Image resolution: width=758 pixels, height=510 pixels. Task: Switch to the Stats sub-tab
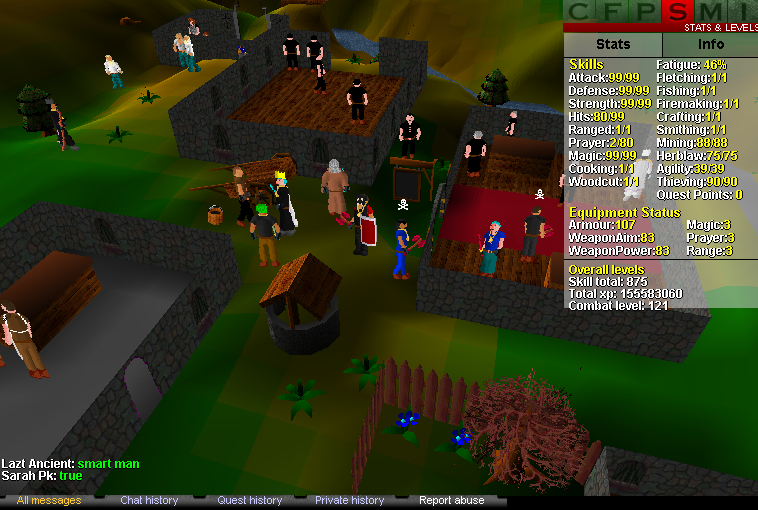point(613,45)
